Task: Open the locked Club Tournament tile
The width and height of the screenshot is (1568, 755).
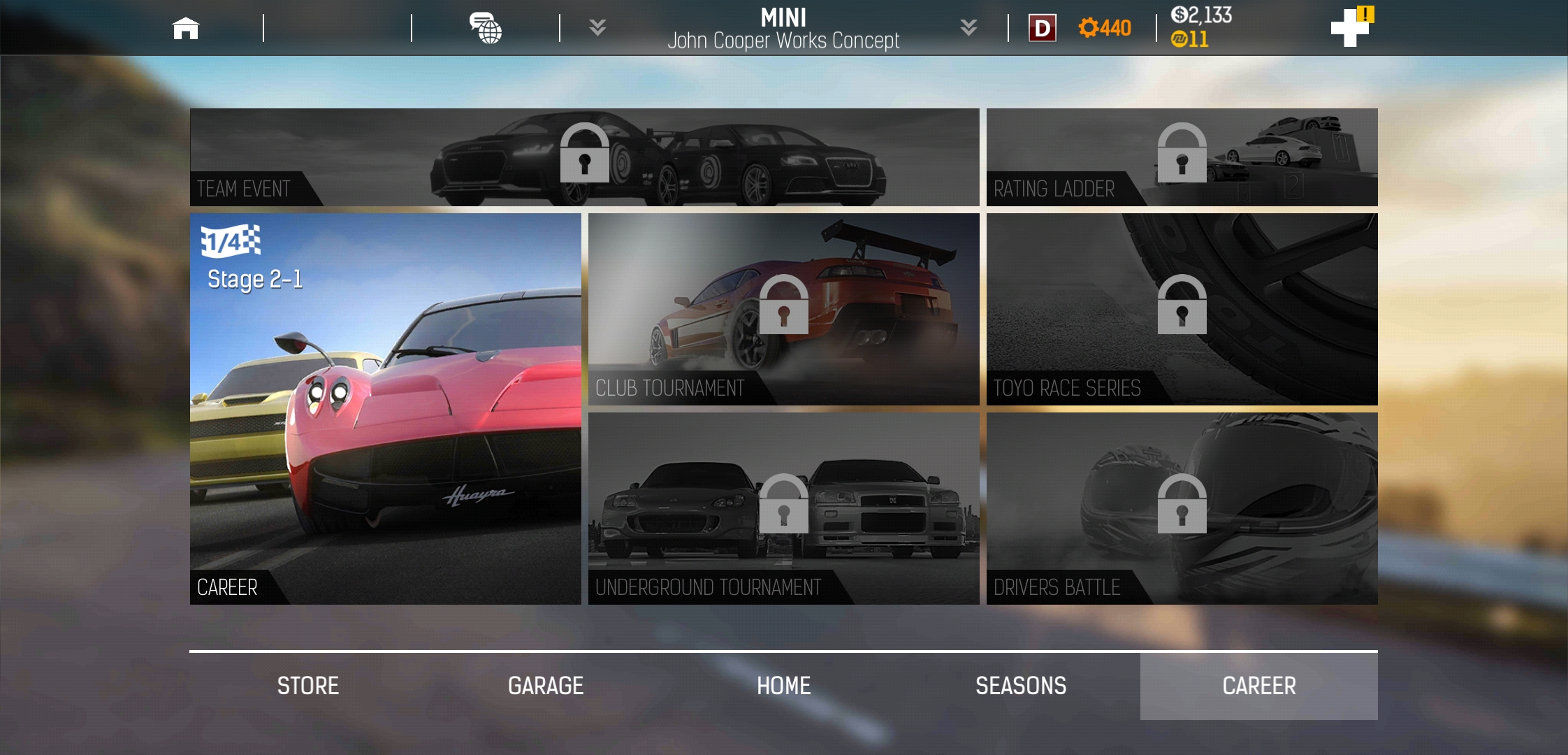Action: coord(783,309)
